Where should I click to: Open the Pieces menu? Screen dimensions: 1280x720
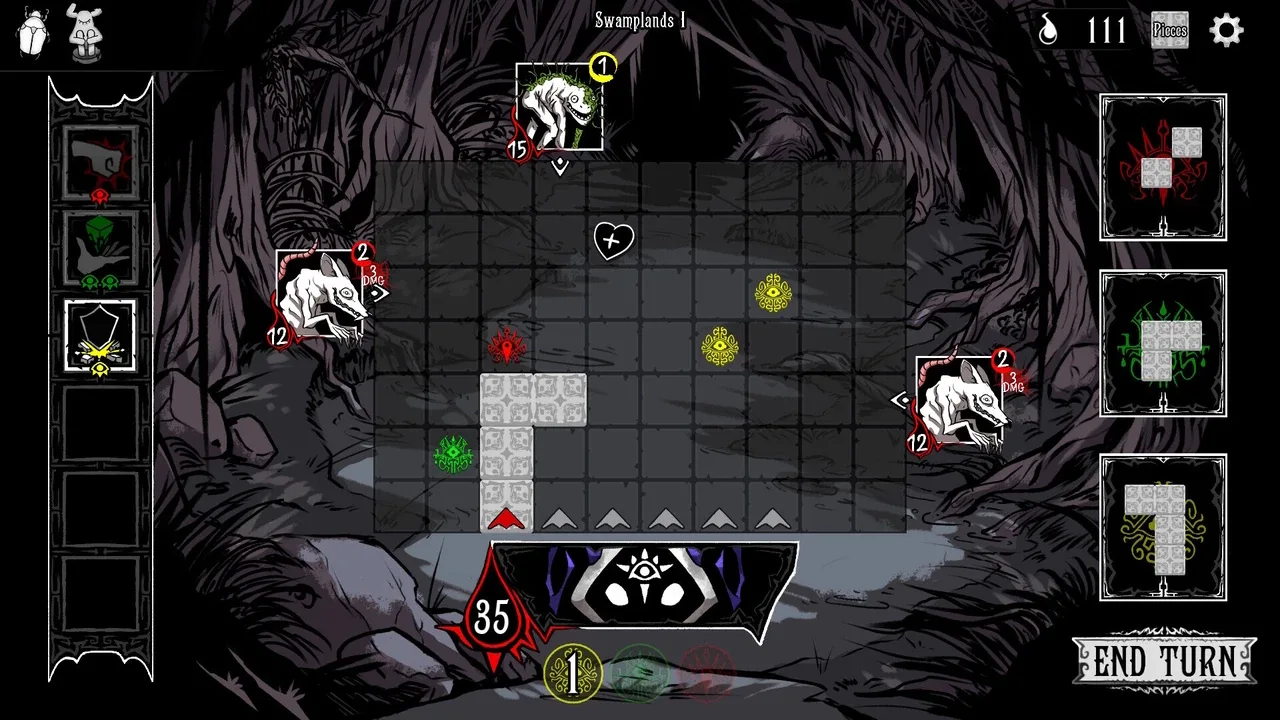pos(1169,30)
